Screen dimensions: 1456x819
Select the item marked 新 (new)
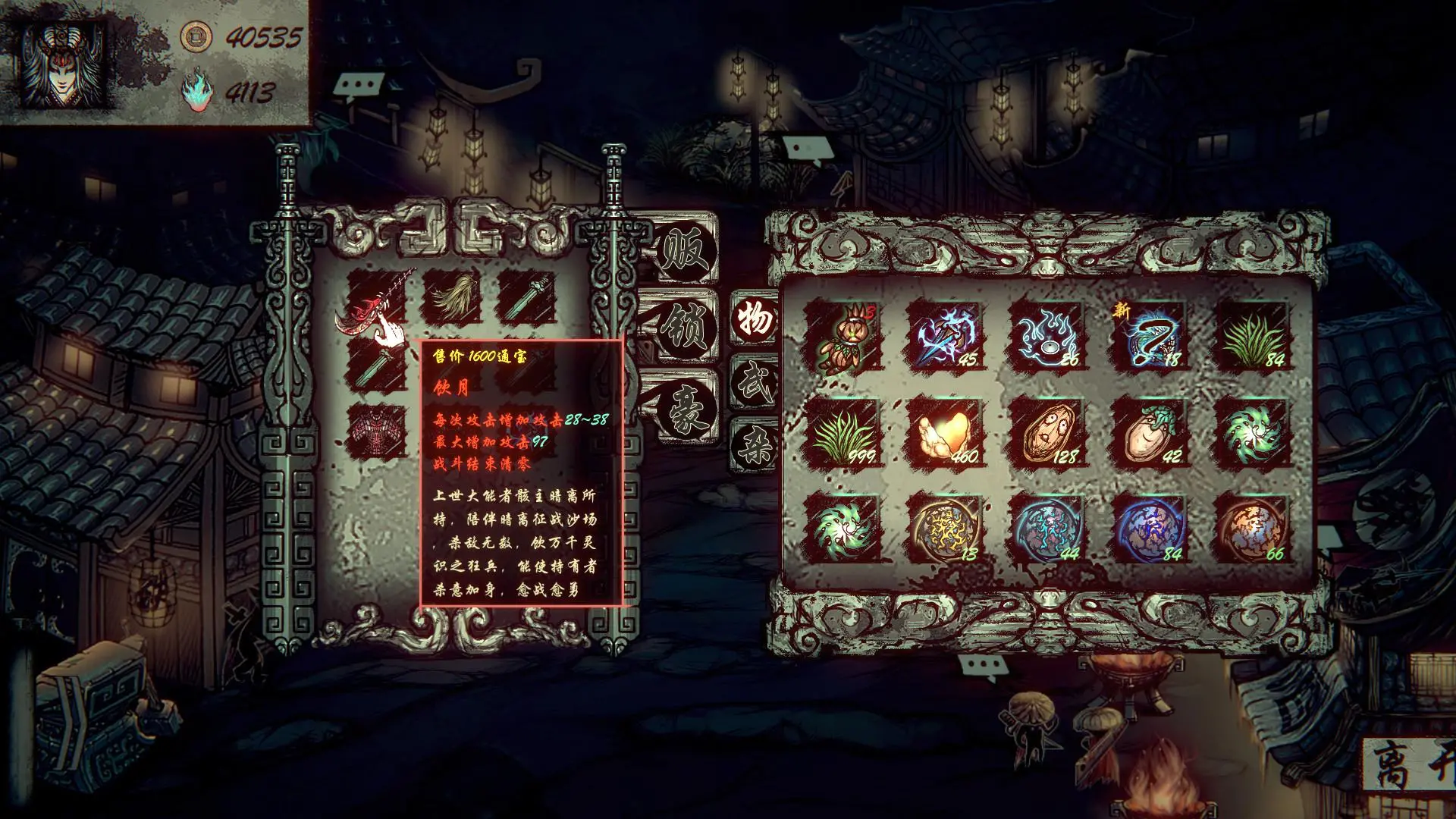[x=1150, y=336]
